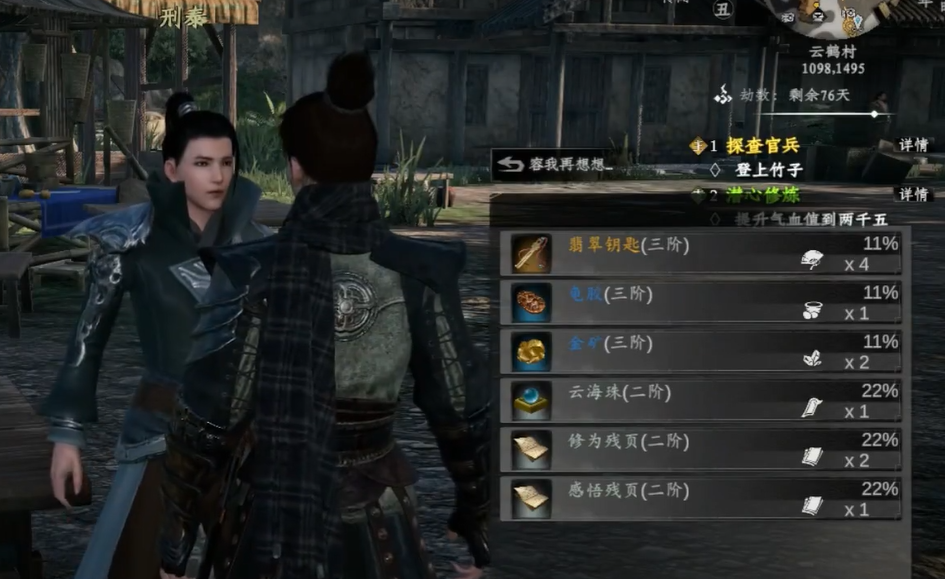The width and height of the screenshot is (945, 579).
Task: Open 详情 for the 潜心修炼 quest
Action: 913,194
